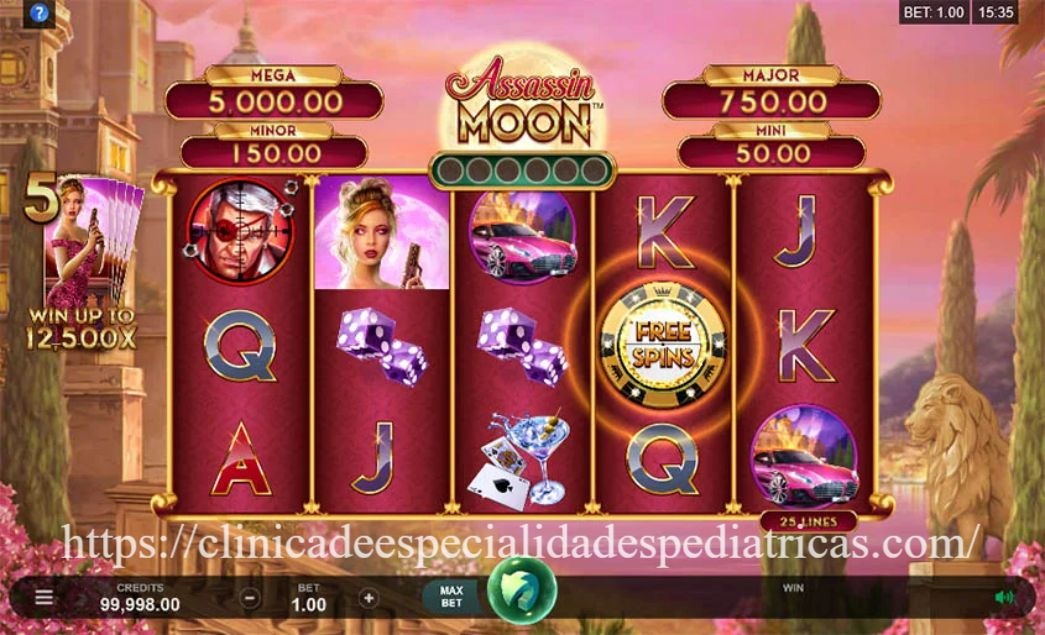This screenshot has height=635, width=1045.
Task: Decrease the bet with minus button
Action: [251, 598]
